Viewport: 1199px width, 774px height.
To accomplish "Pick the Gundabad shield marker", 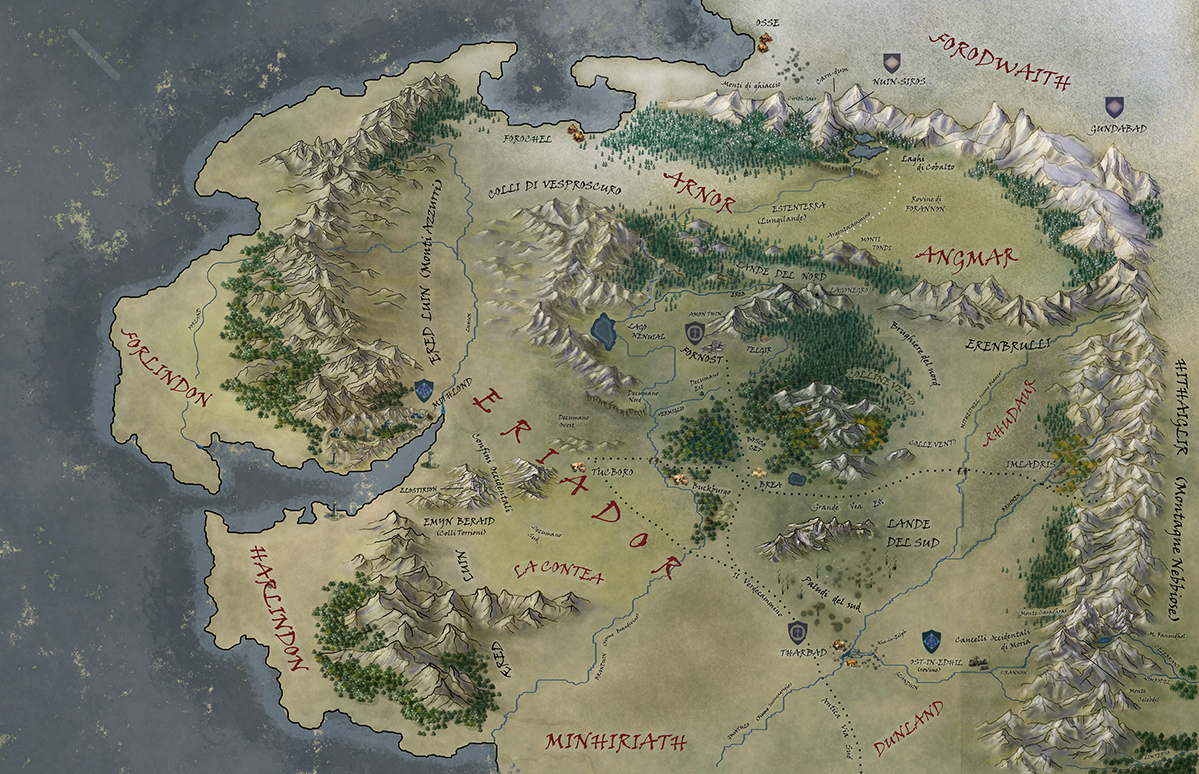I will click(1114, 106).
